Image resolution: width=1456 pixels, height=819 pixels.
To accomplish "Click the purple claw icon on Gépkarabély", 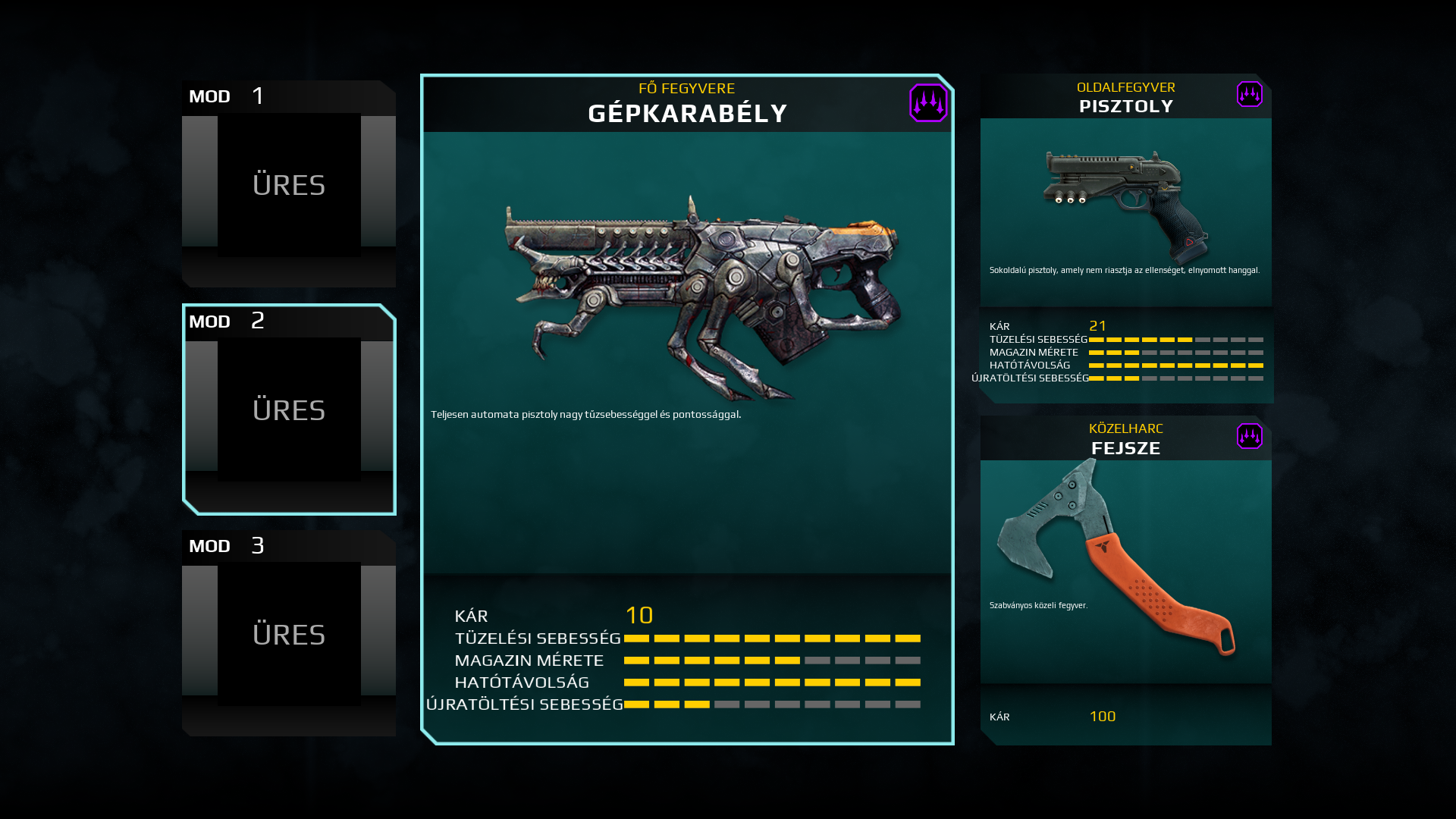I will coord(928,103).
